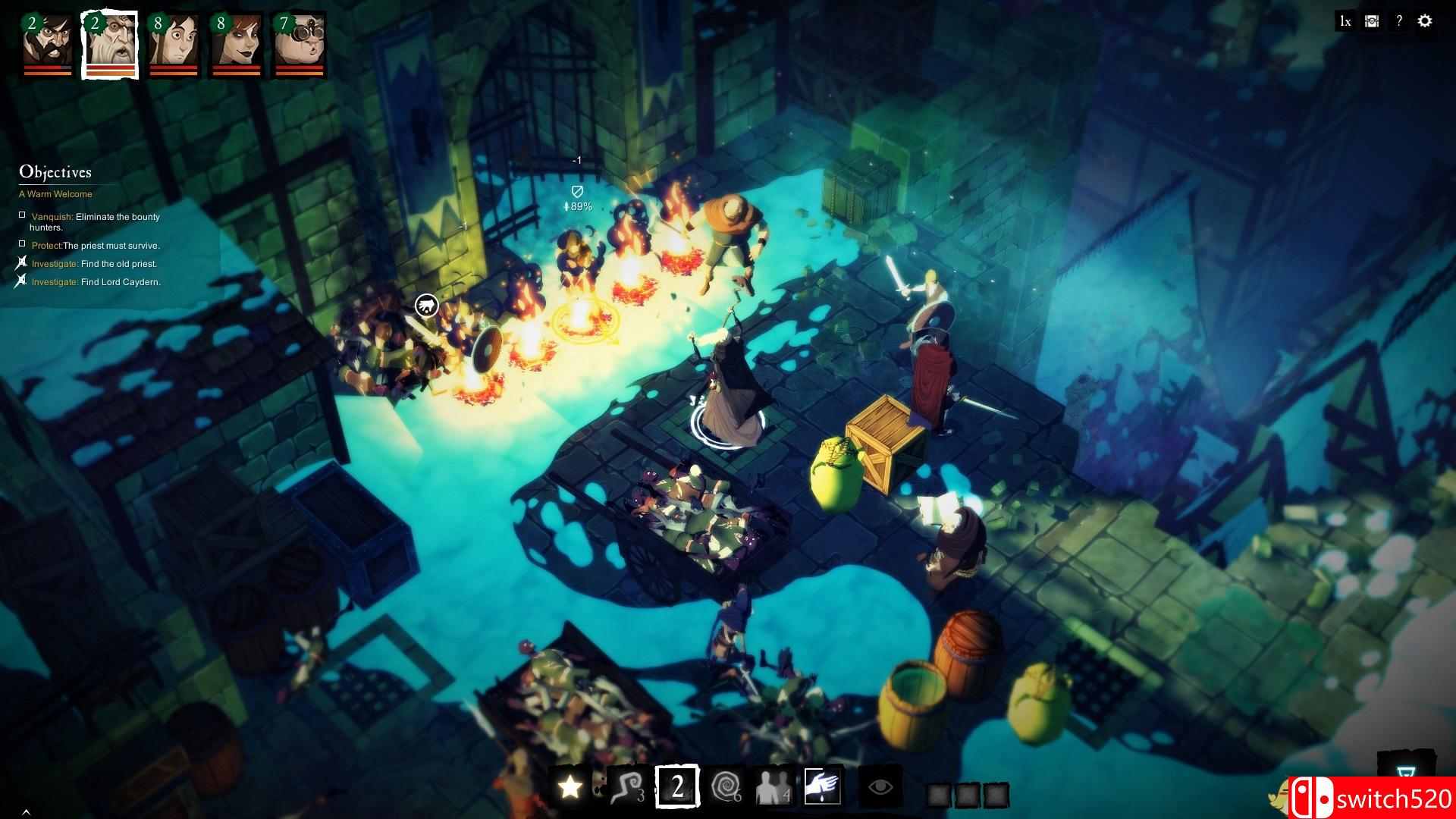Select the black-bearded hero portrait

pos(47,42)
